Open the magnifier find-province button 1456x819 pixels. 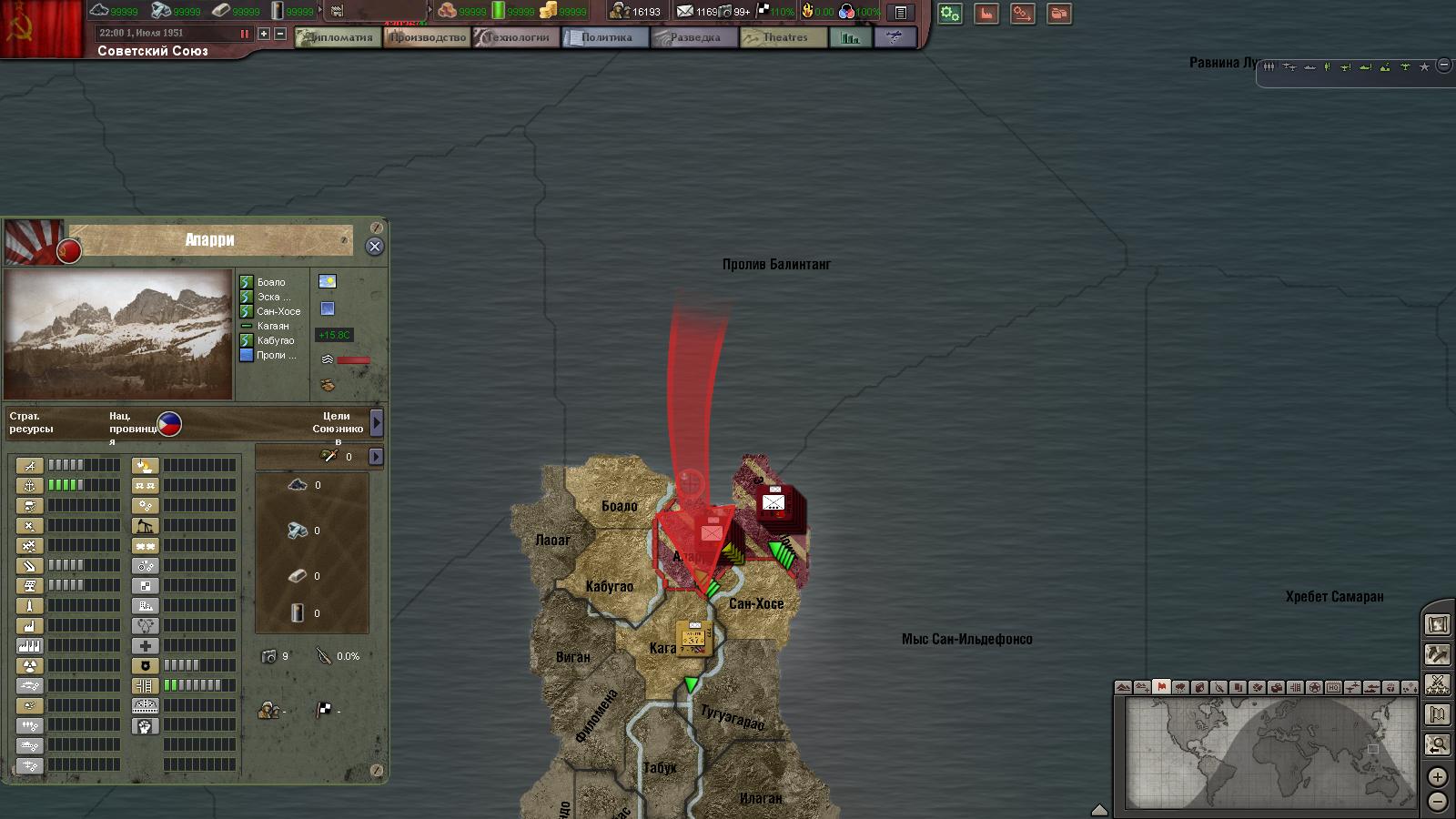coord(1438,745)
